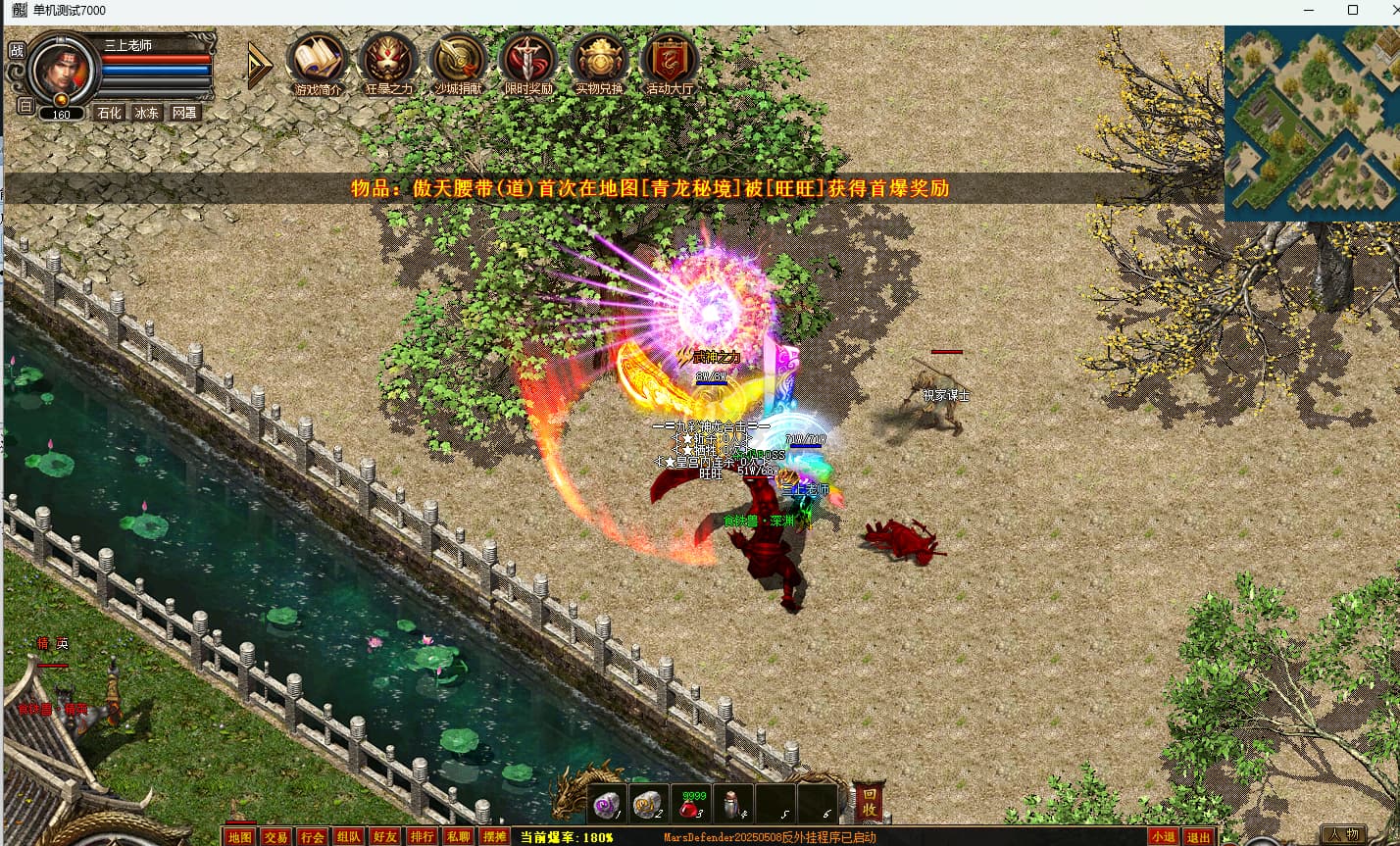Open the 地图 map button
1400x846 pixels.
(x=239, y=837)
